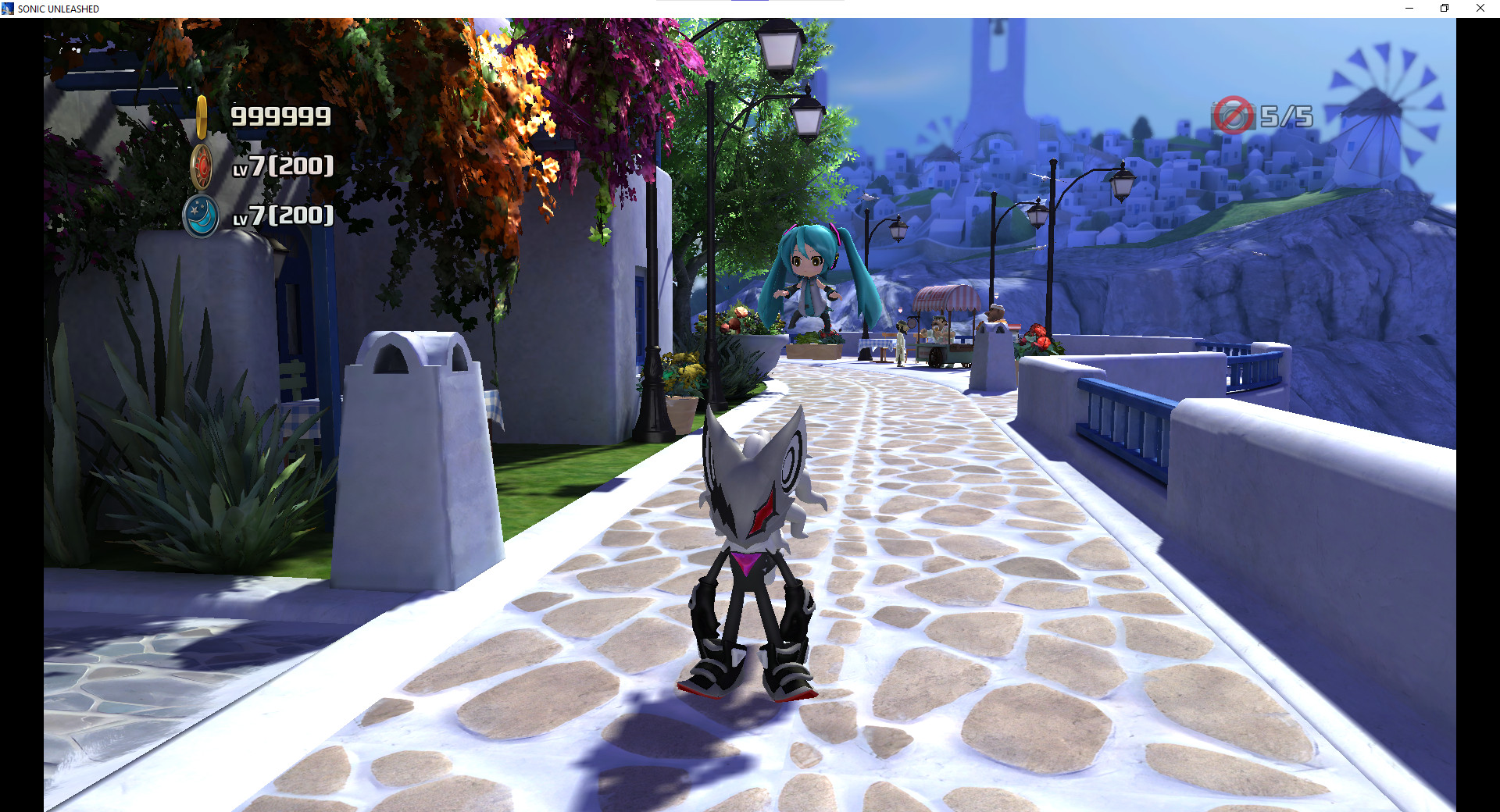Click the golden ring icon in the HUD

click(201, 117)
